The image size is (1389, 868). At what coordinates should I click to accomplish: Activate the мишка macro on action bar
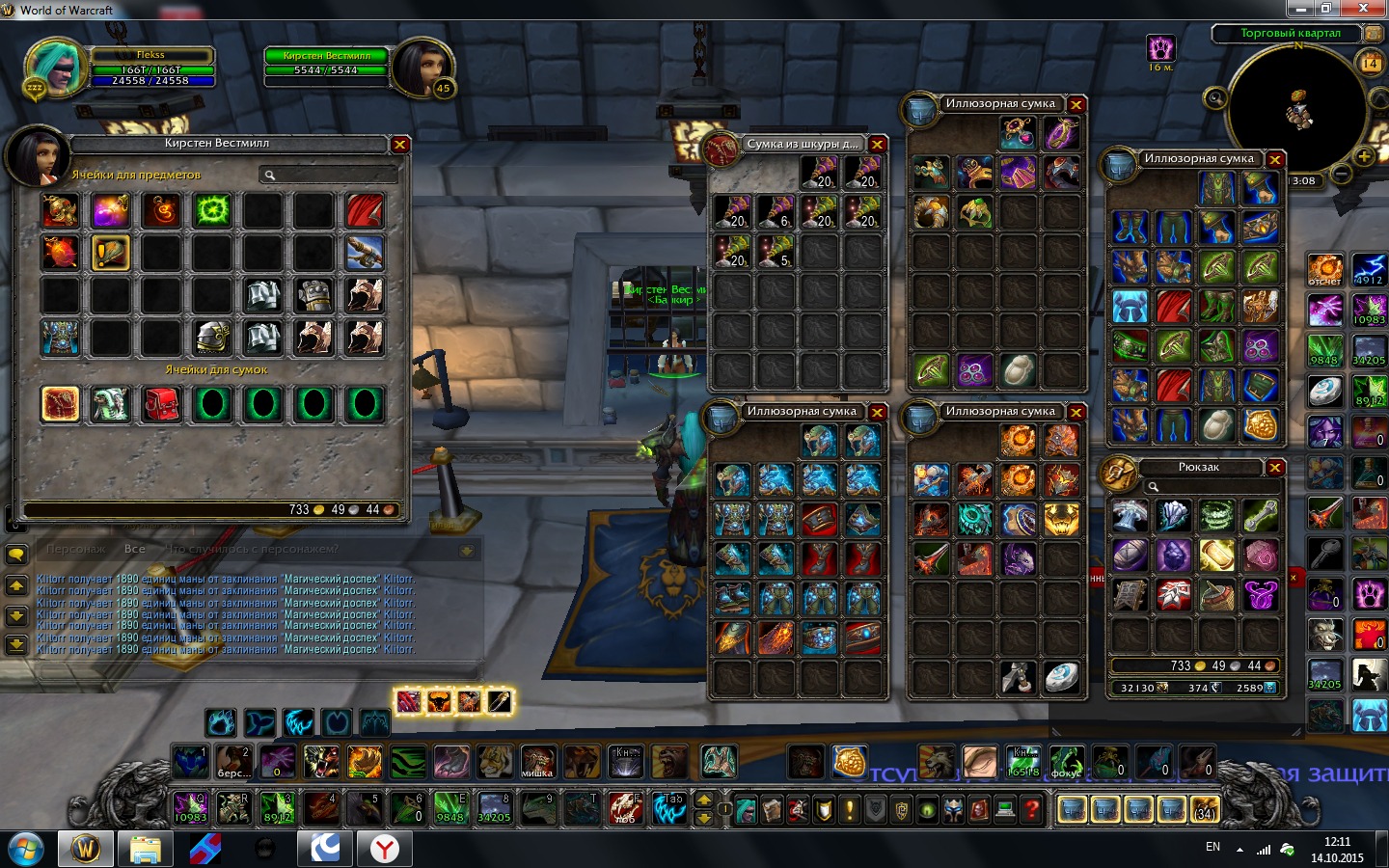(537, 762)
